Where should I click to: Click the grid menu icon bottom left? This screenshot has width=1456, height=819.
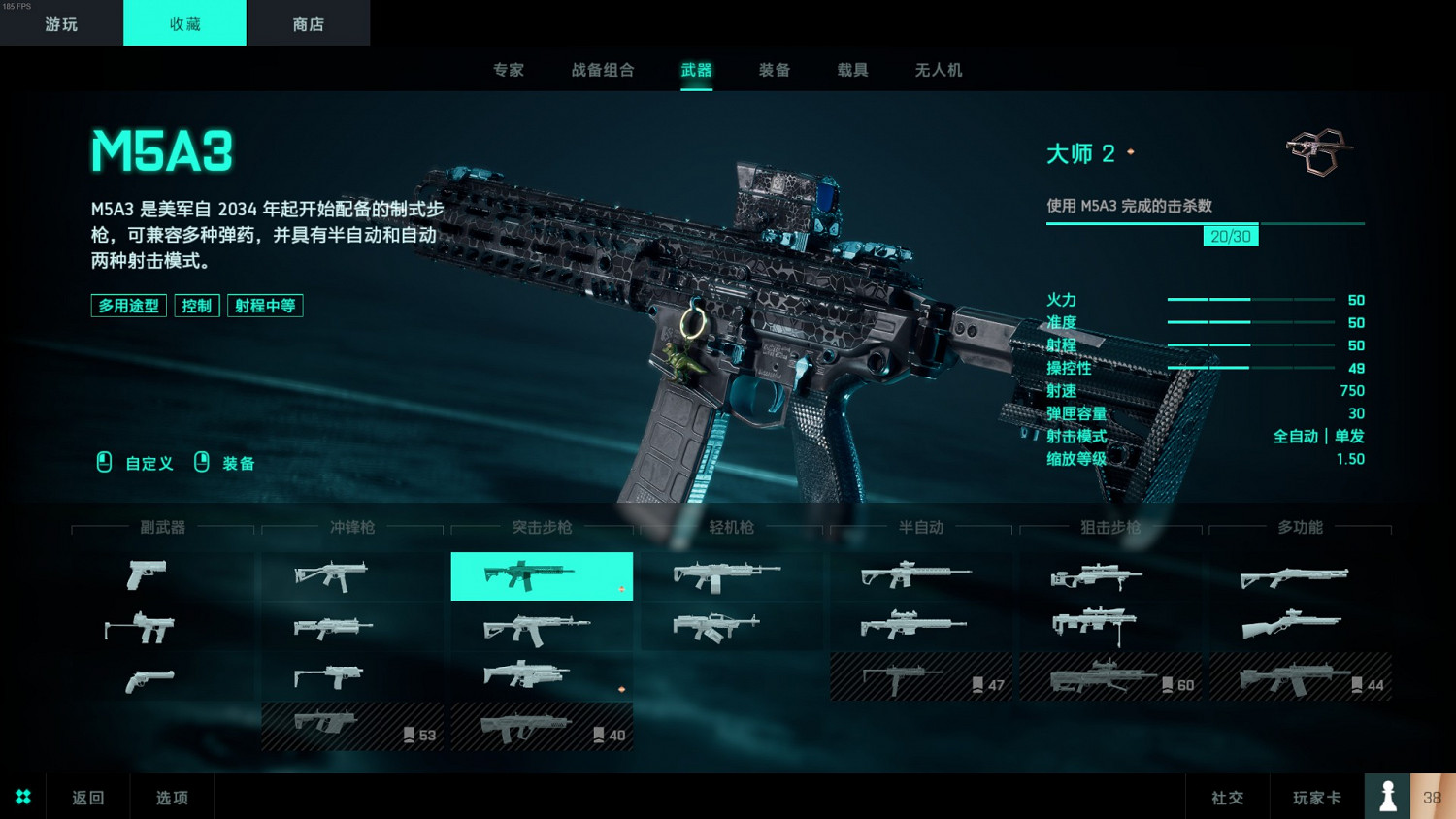pyautogui.click(x=22, y=796)
